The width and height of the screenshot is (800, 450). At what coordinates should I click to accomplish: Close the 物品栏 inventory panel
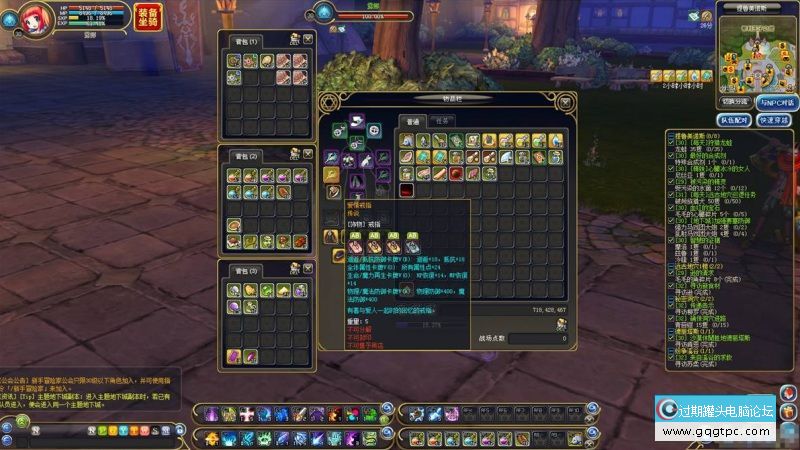(566, 101)
